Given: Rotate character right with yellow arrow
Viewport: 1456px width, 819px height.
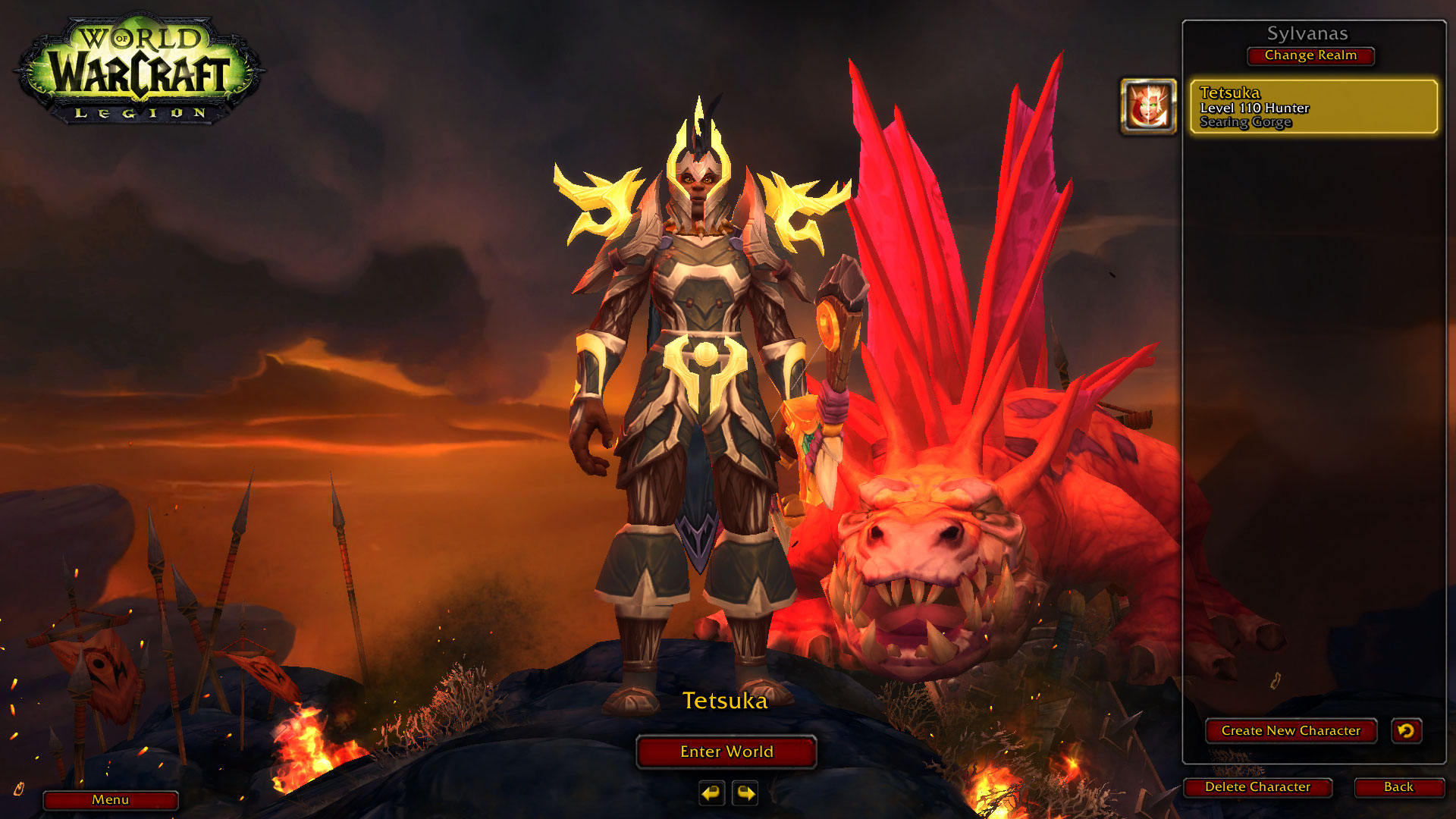Looking at the screenshot, I should (745, 793).
